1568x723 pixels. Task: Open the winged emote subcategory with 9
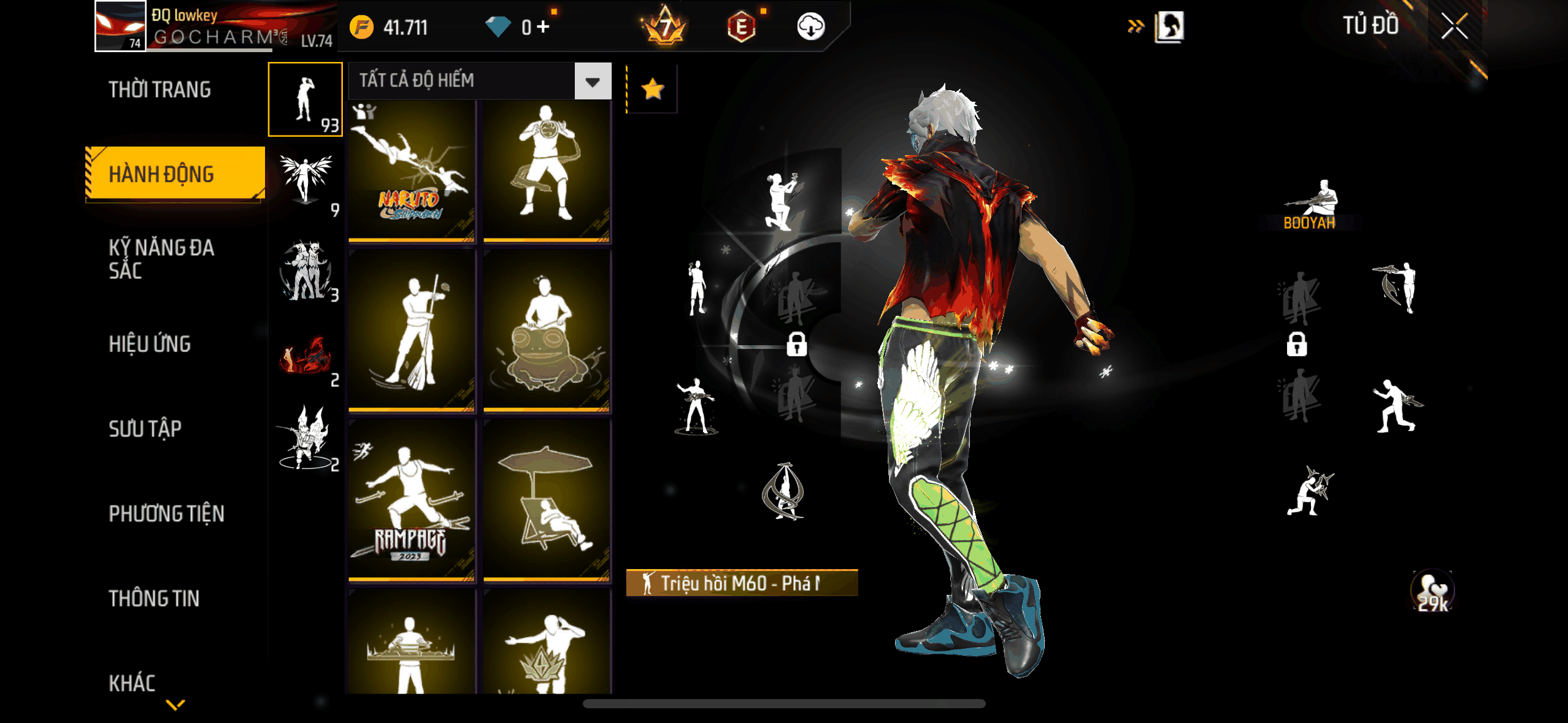coord(306,183)
